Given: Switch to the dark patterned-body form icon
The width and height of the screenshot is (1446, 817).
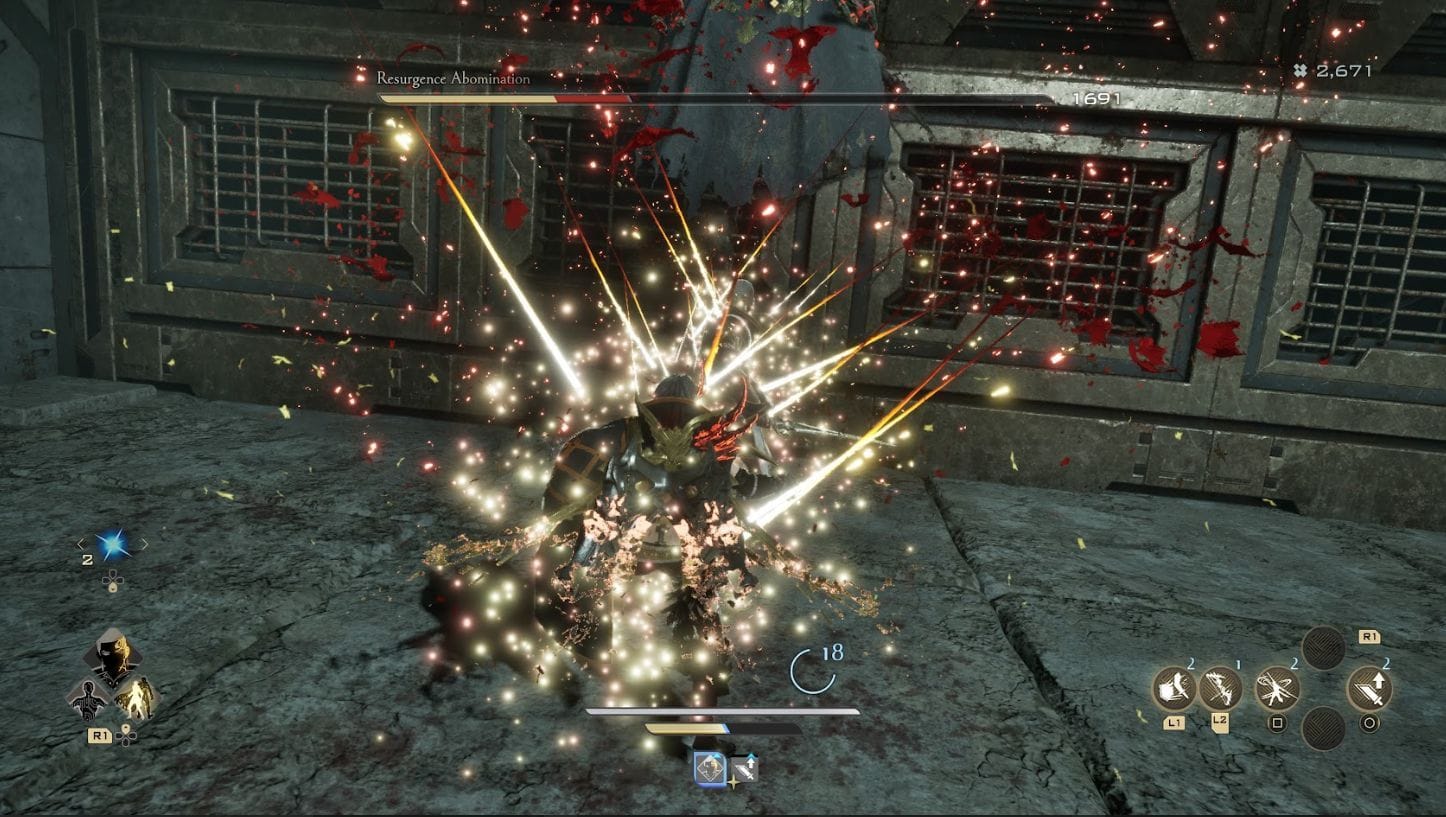Looking at the screenshot, I should coord(89,699).
